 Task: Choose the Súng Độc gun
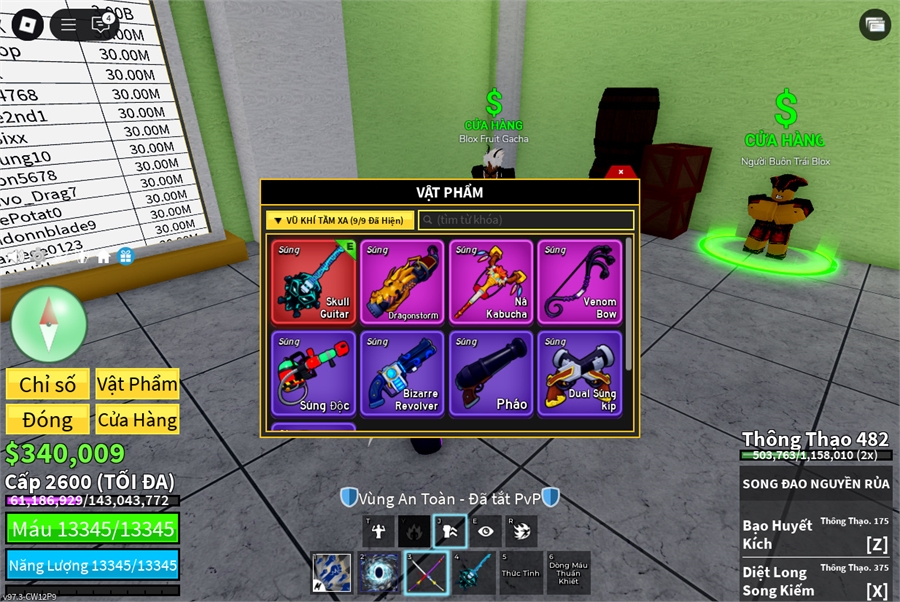point(313,372)
